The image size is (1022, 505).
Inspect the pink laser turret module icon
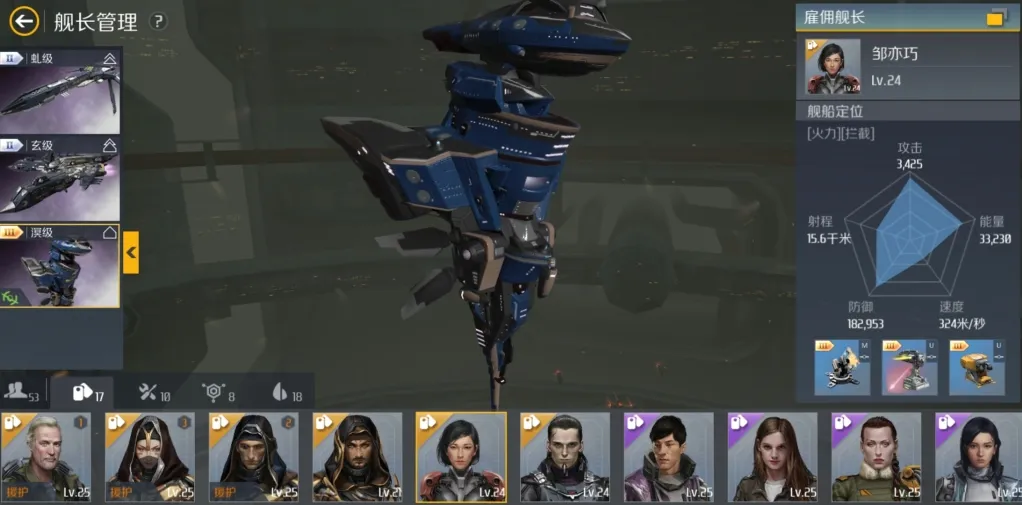click(909, 368)
